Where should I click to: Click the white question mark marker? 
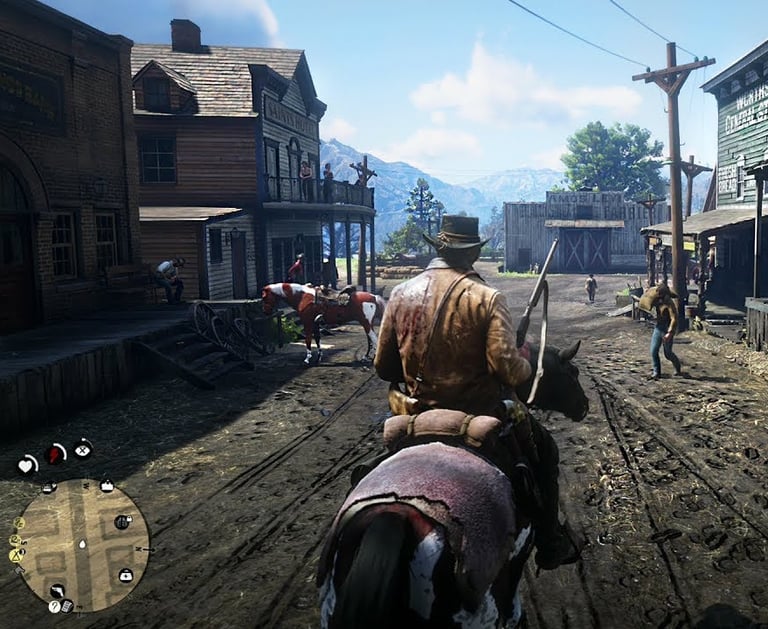pos(54,606)
